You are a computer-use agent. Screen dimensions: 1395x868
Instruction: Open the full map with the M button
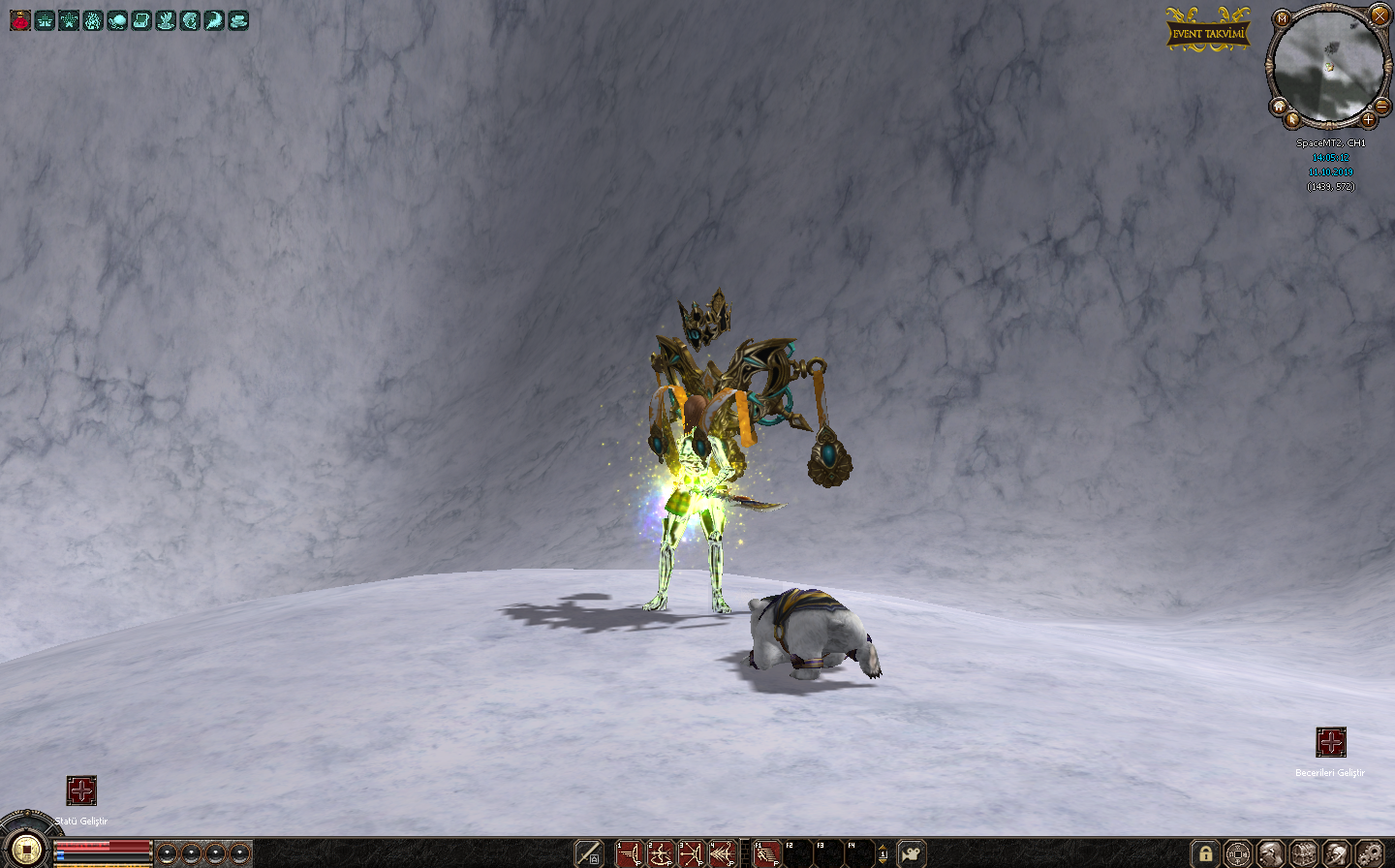coord(1283,18)
